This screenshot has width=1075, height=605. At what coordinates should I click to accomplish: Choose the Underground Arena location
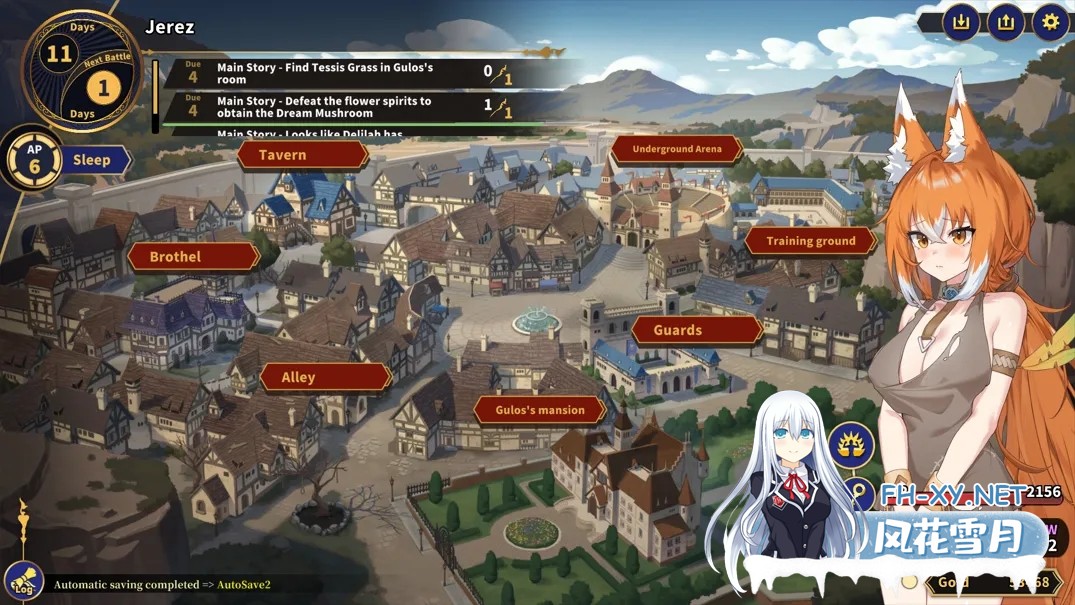click(677, 150)
